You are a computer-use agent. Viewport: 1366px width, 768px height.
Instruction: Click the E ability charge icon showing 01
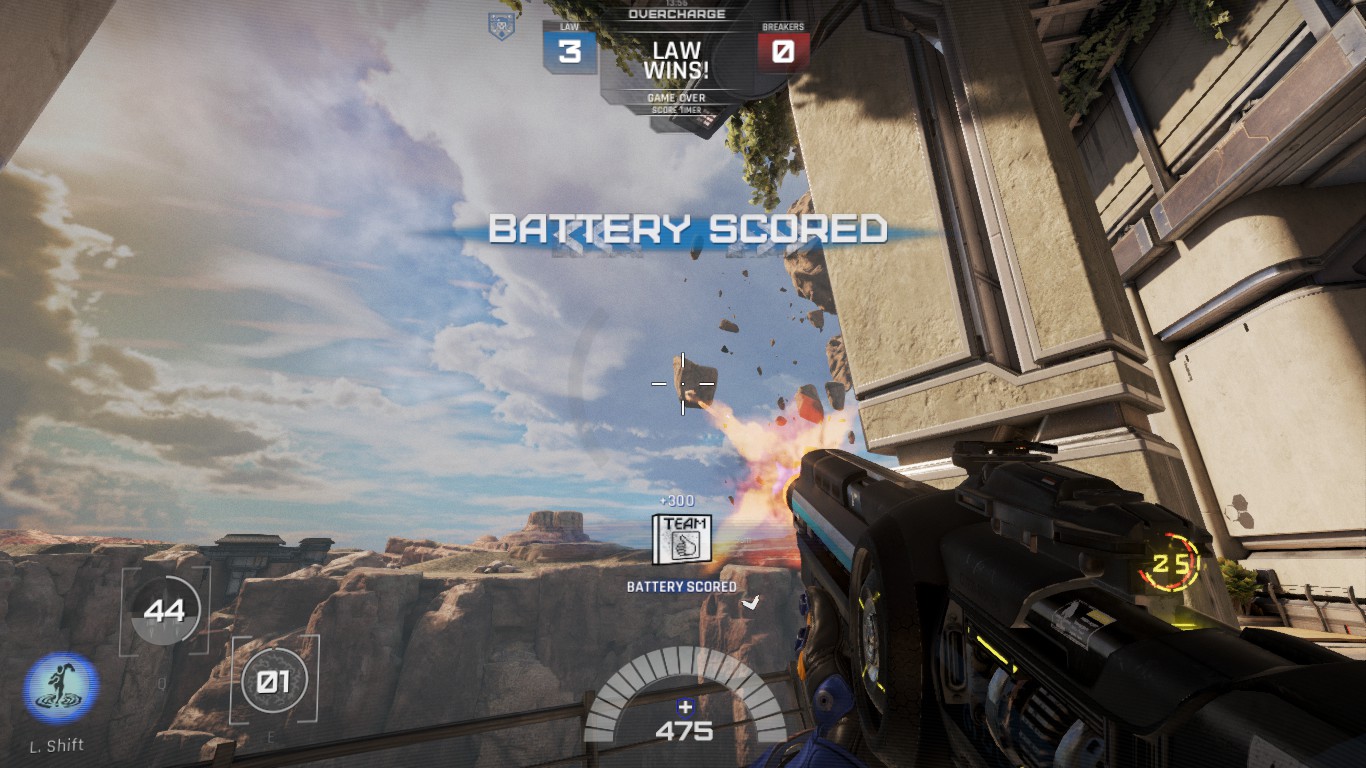[x=273, y=681]
